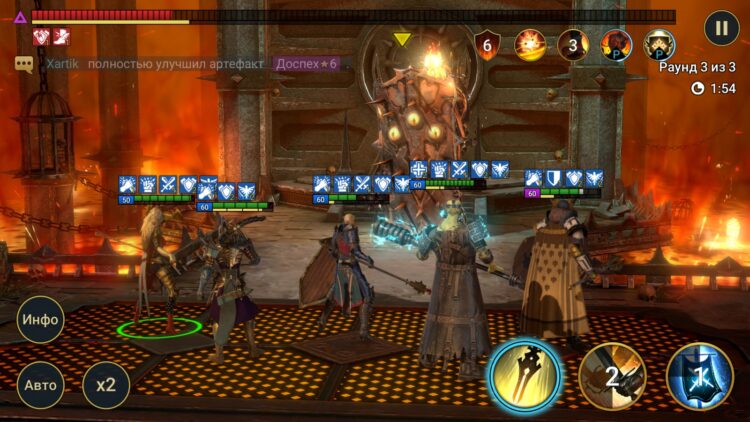Select the blue banner skill on cooldown
This screenshot has height=422, width=750.
[x=700, y=377]
